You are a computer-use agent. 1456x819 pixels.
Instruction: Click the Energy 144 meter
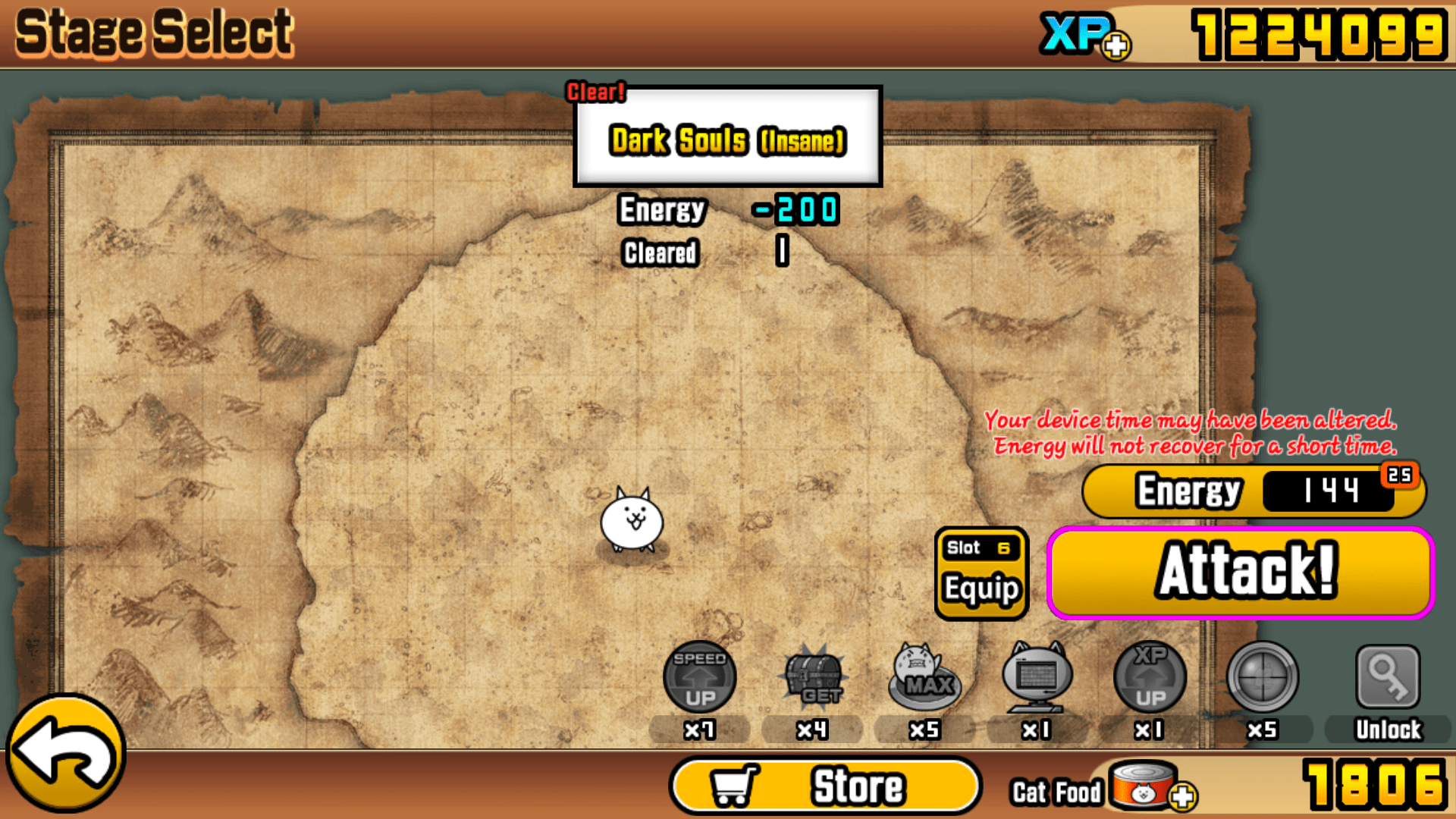pyautogui.click(x=1251, y=491)
